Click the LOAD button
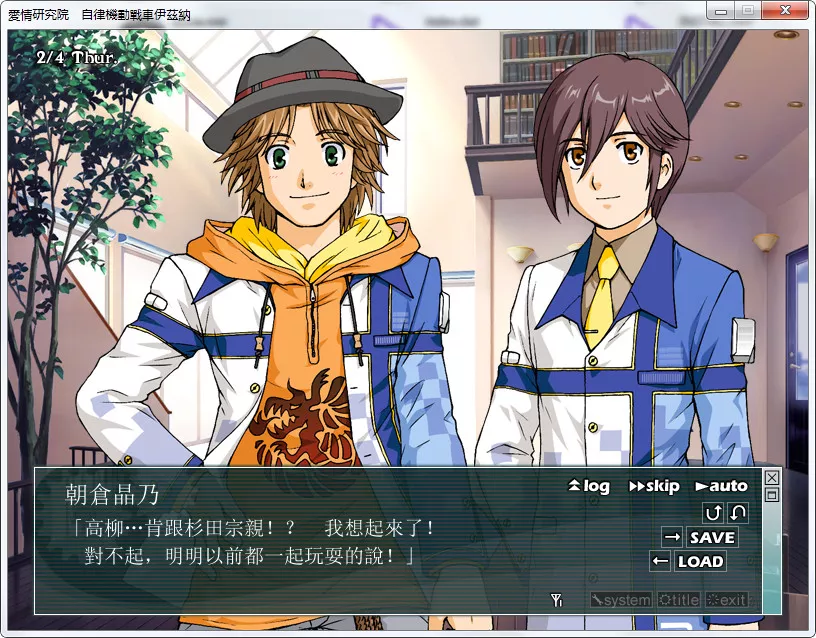The height and width of the screenshot is (638, 816). pos(700,562)
